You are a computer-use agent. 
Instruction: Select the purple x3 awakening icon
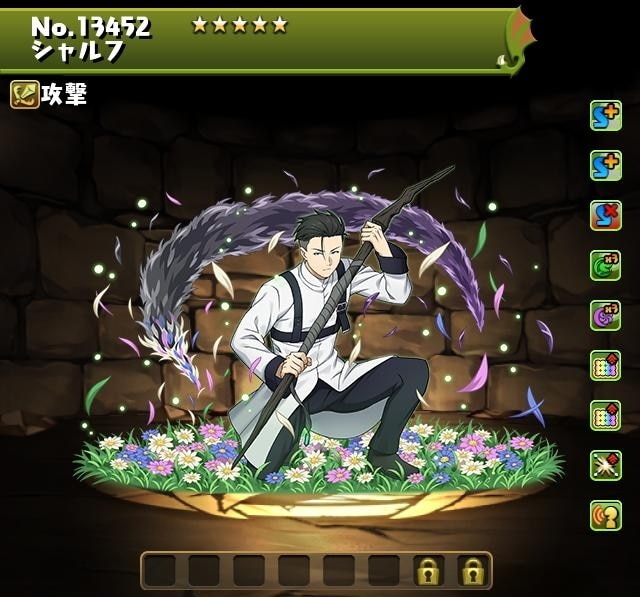click(605, 315)
